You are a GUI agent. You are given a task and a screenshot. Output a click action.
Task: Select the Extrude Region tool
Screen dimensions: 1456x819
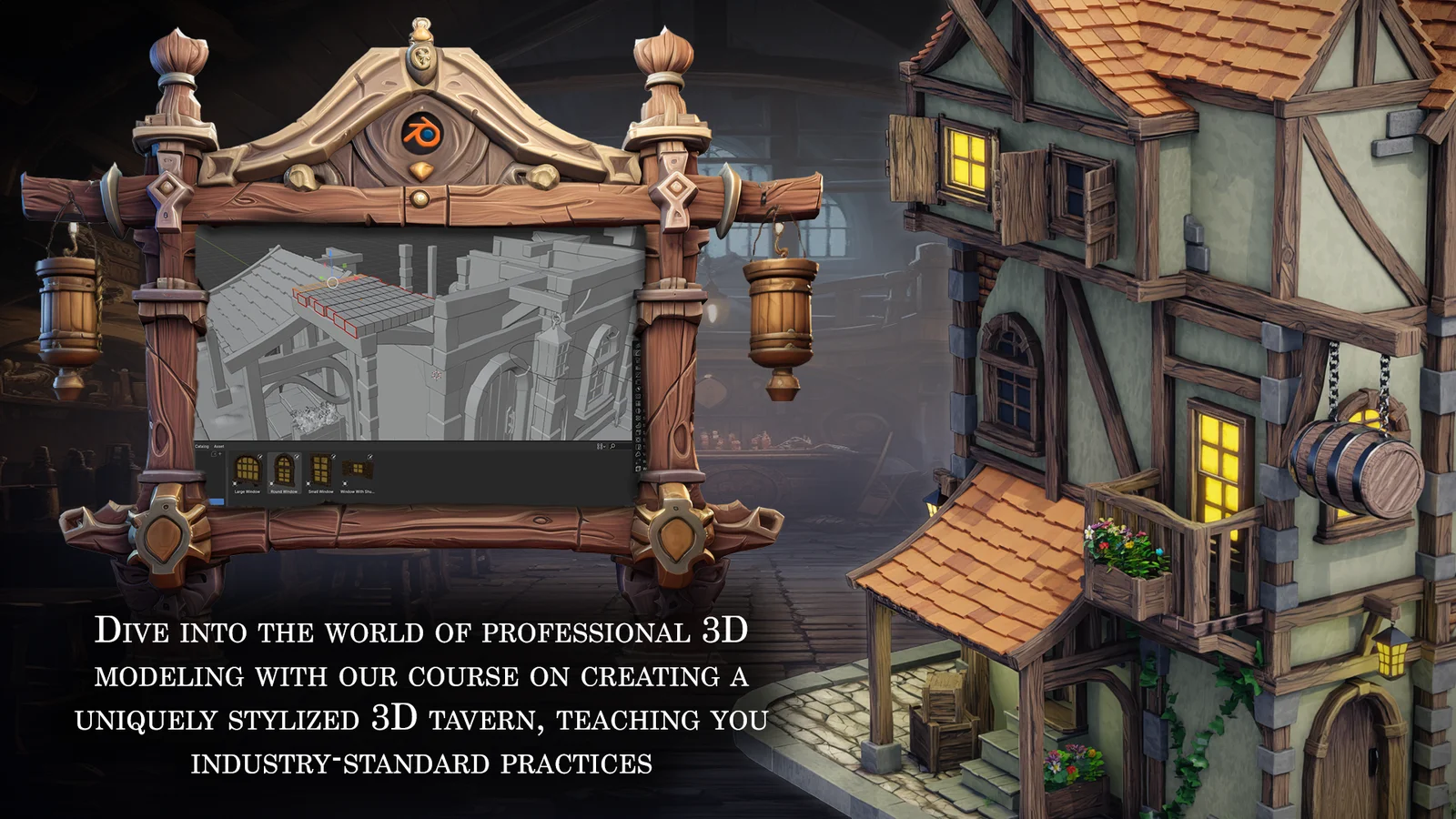point(638,411)
